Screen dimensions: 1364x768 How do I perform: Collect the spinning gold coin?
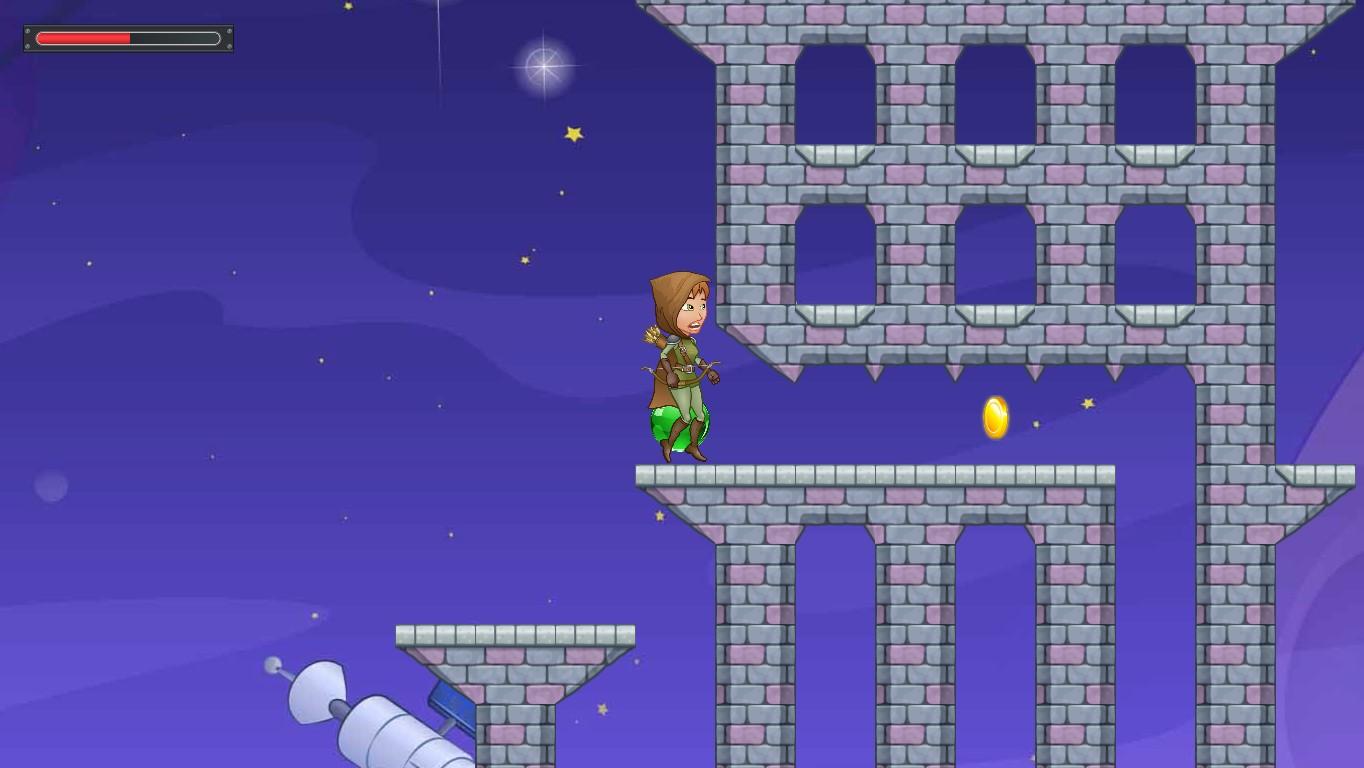(x=993, y=418)
